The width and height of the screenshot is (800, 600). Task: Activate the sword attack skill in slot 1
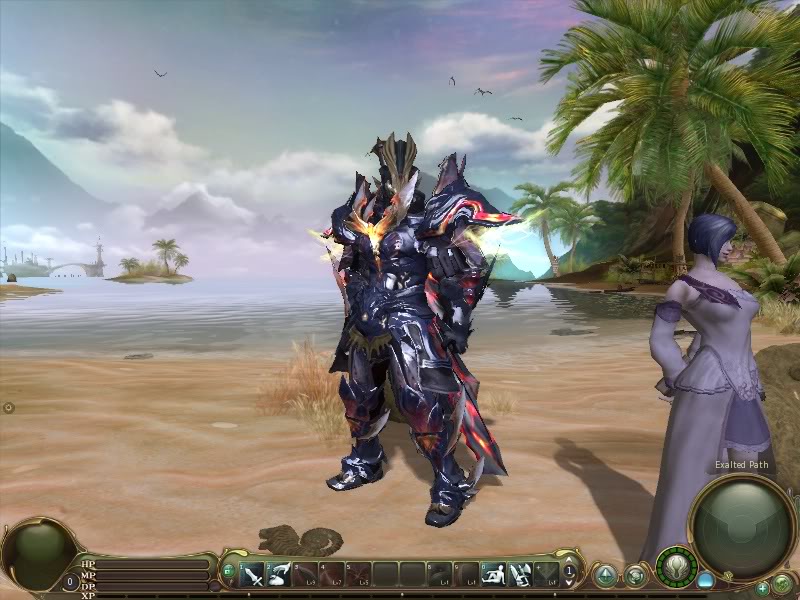point(254,574)
